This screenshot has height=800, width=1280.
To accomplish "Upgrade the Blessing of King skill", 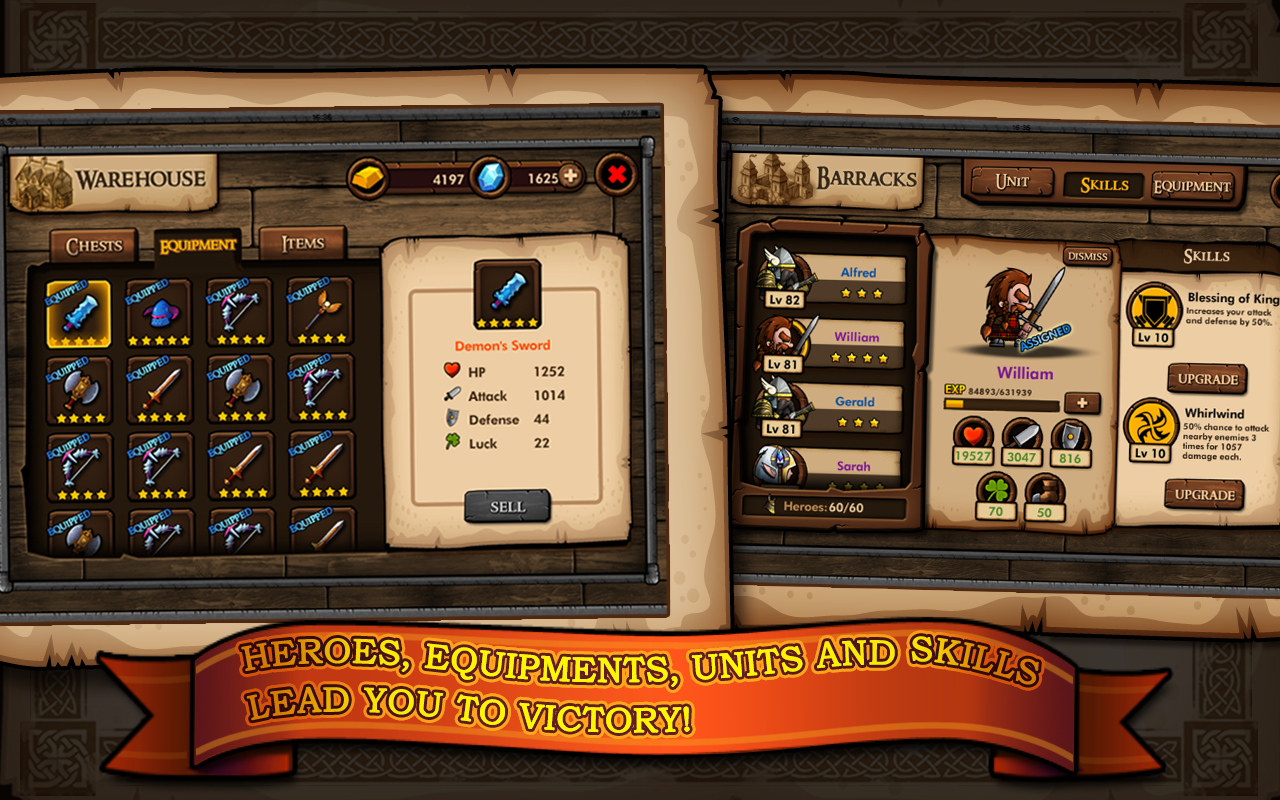I will (x=1207, y=379).
